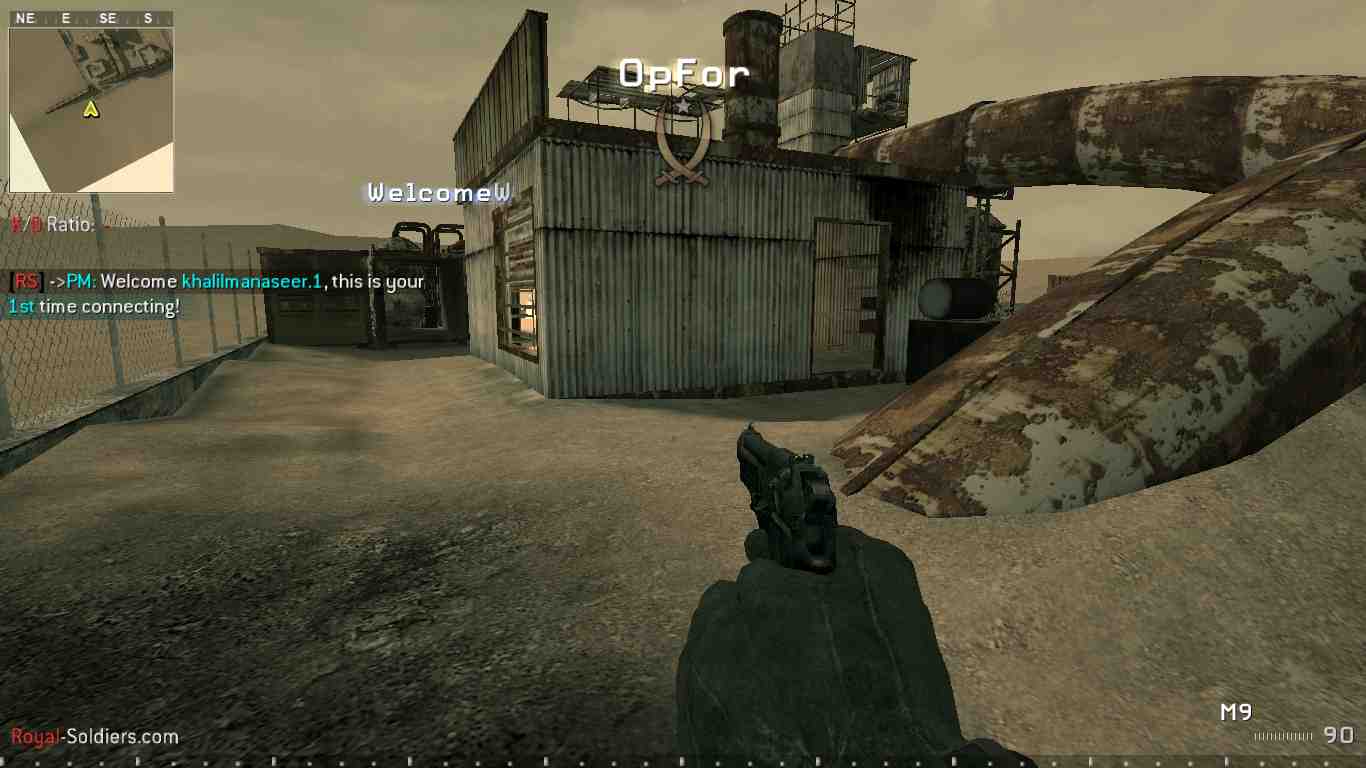Click the minimap in the top-left corner
The height and width of the screenshot is (768, 1366).
(91, 110)
